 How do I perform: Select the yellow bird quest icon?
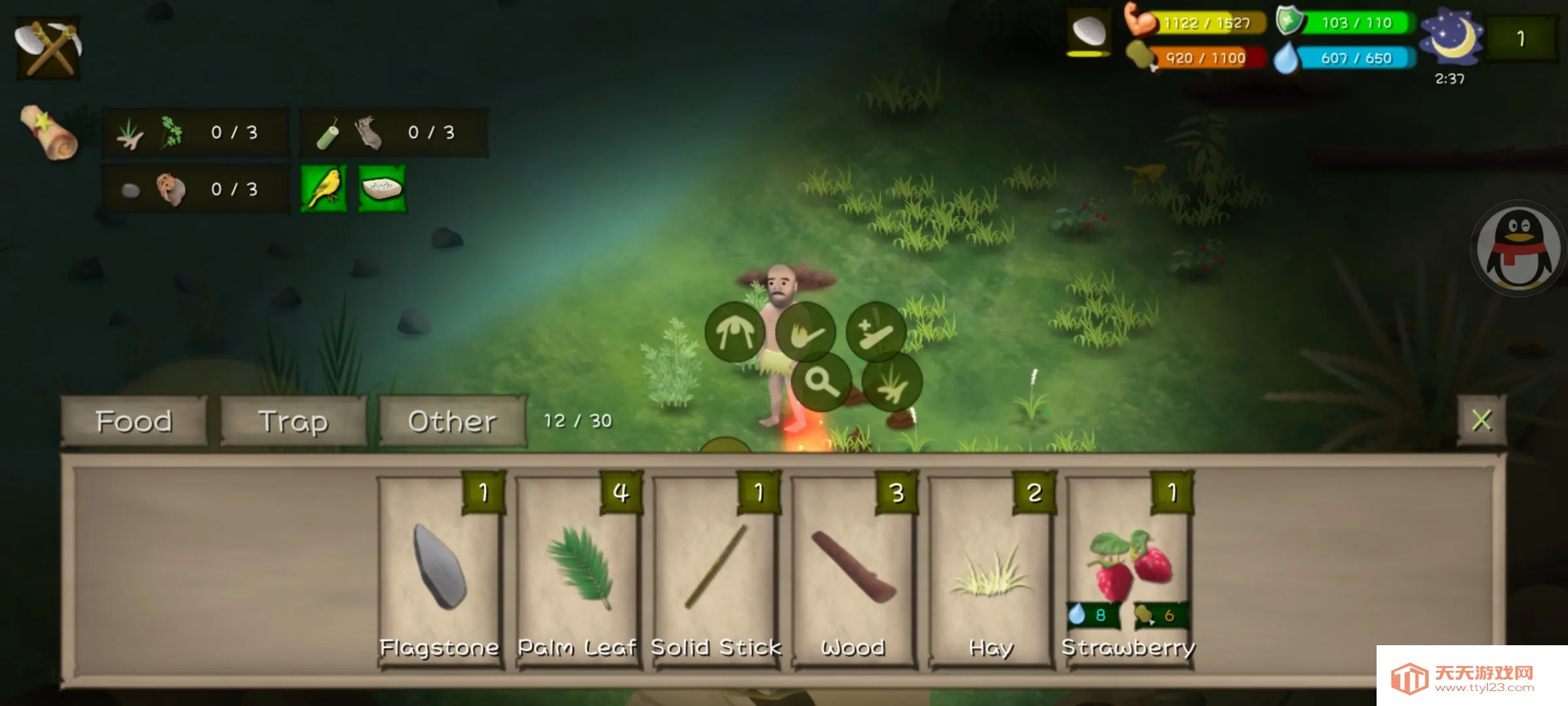pos(324,189)
